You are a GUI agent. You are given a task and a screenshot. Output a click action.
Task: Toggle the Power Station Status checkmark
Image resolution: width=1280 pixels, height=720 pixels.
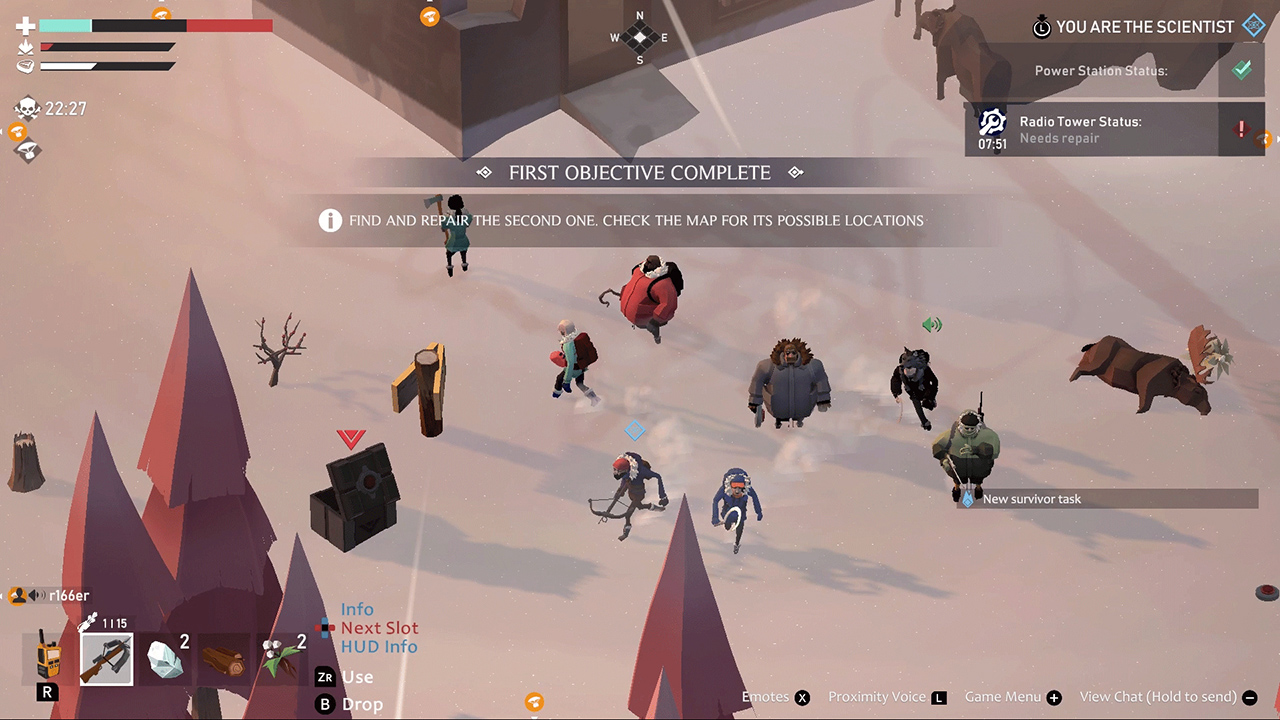[x=1242, y=69]
